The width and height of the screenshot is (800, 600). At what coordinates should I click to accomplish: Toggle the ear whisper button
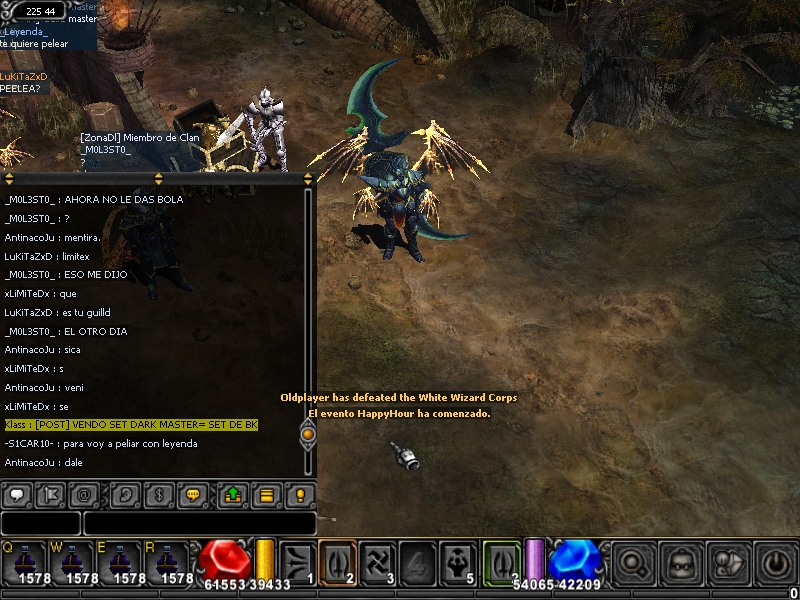[x=126, y=494]
